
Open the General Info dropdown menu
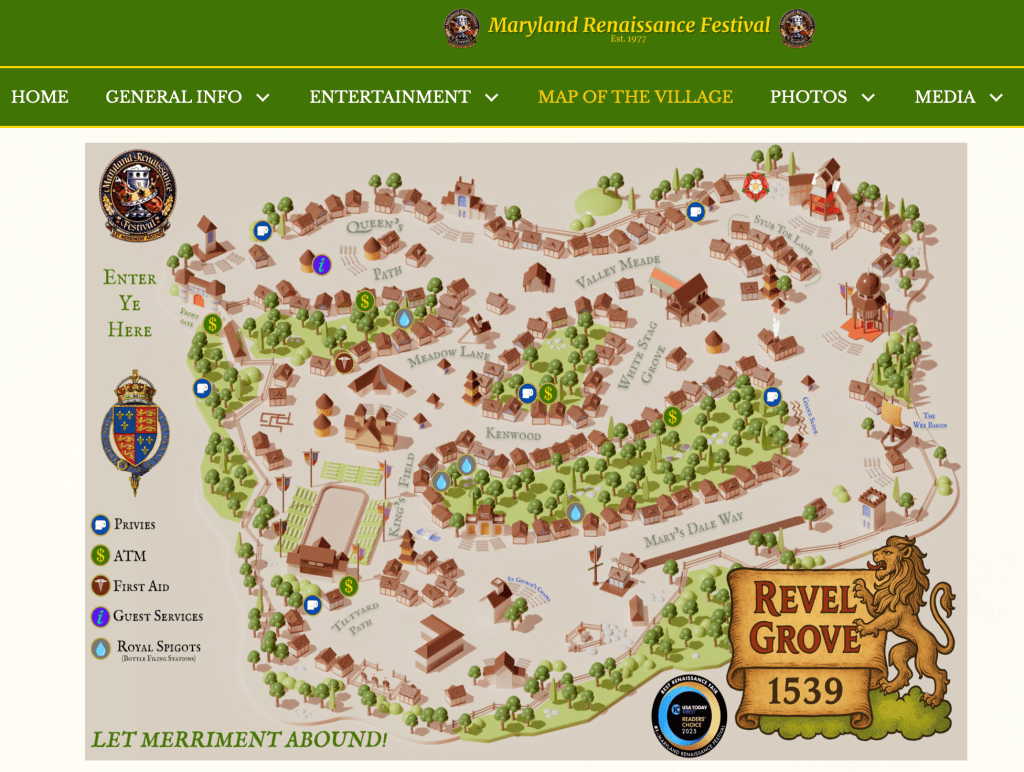tap(187, 97)
